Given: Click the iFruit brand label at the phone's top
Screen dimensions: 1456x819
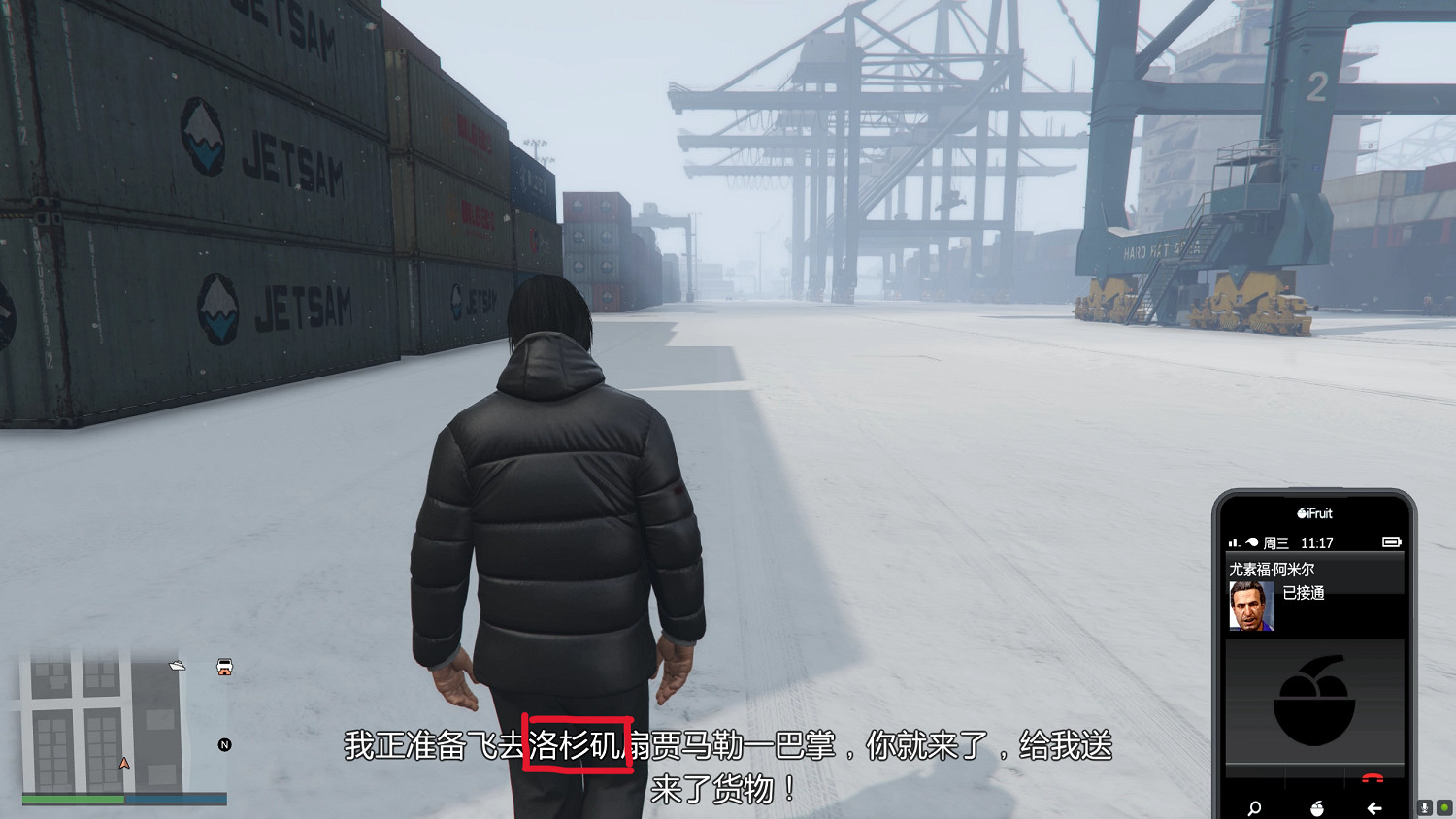Looking at the screenshot, I should [x=1315, y=513].
